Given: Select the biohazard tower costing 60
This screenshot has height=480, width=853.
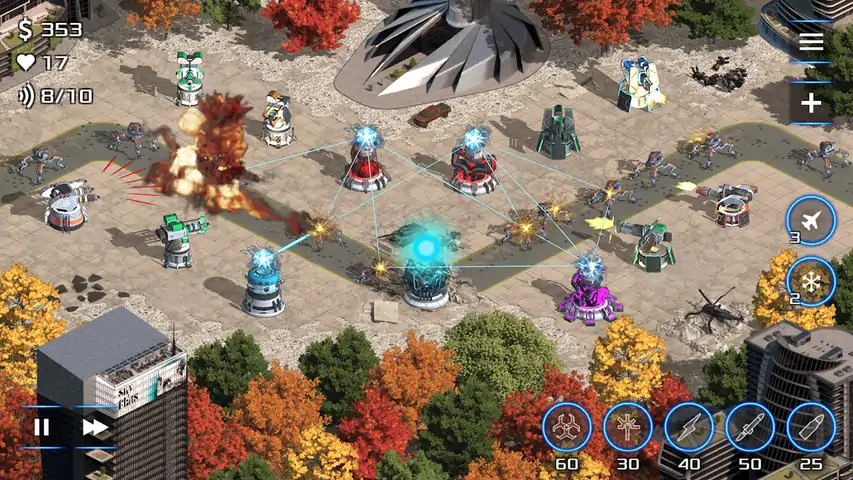Looking at the screenshot, I should tap(567, 427).
